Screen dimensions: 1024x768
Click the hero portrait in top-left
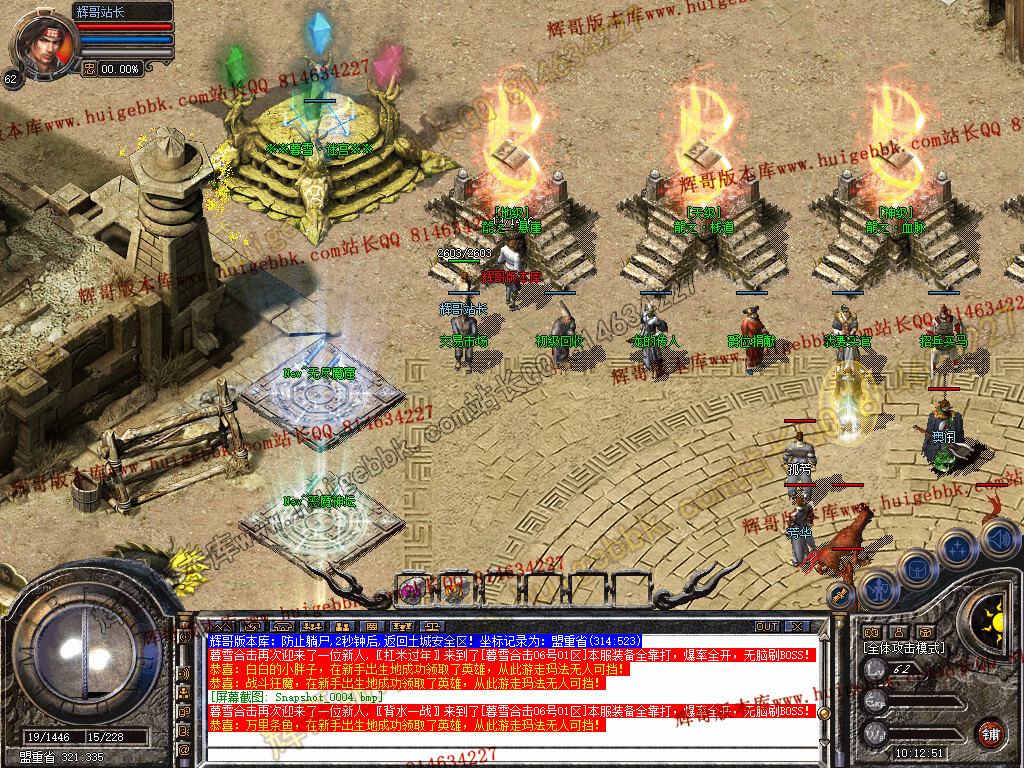click(43, 43)
